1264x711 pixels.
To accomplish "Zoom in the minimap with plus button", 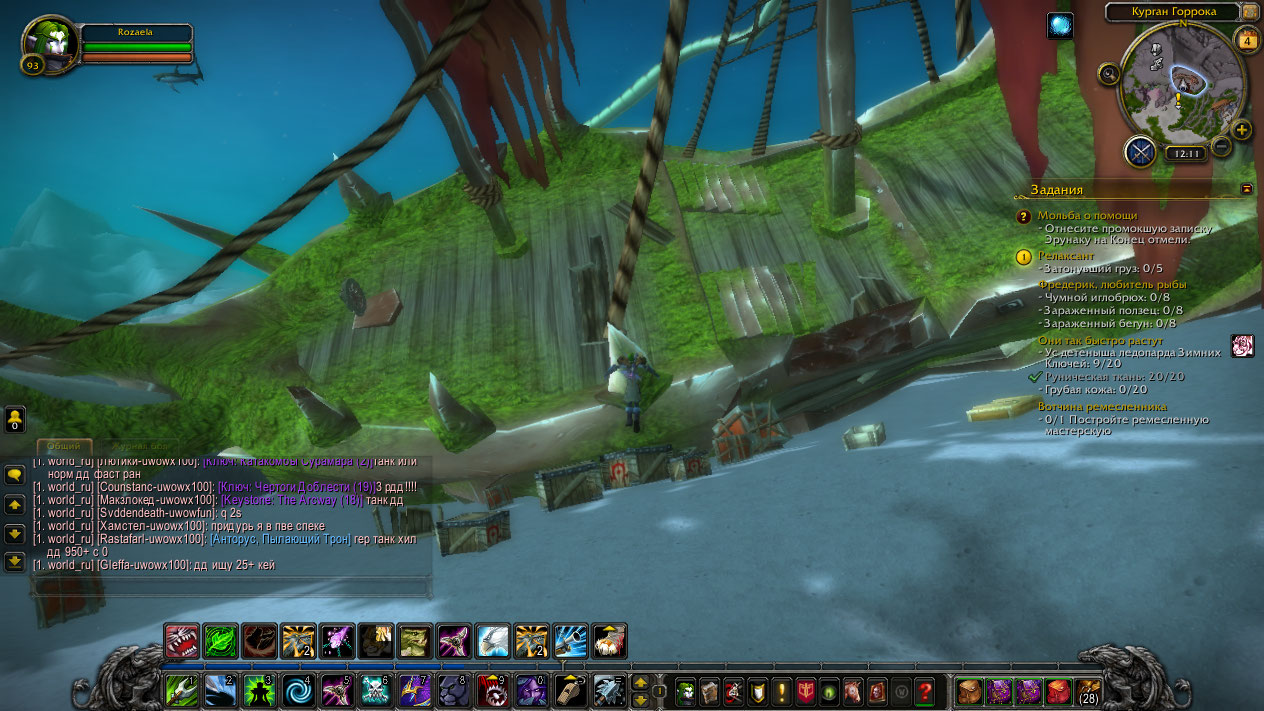I will (1241, 130).
